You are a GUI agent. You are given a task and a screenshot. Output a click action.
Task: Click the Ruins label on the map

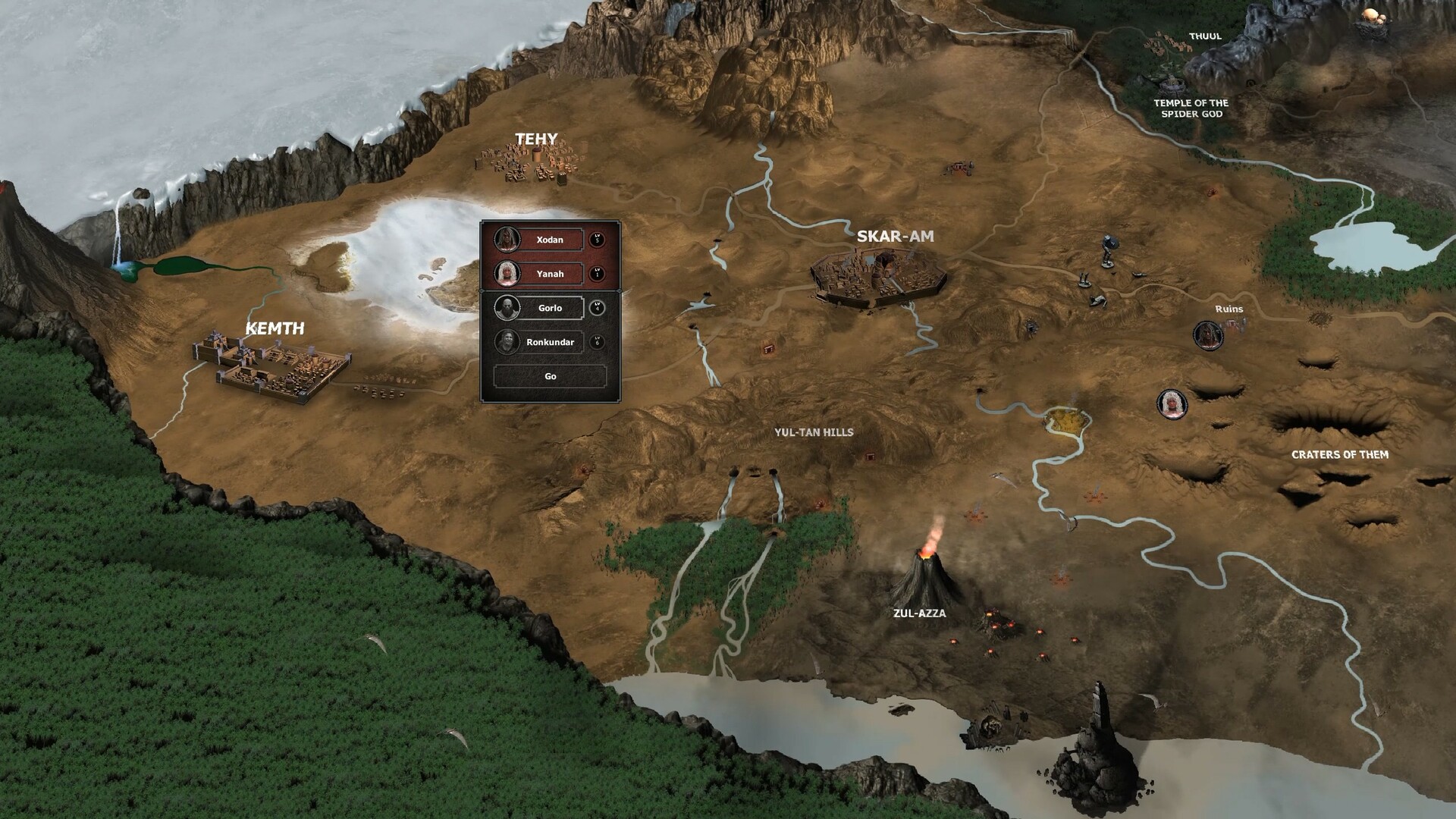[1228, 309]
